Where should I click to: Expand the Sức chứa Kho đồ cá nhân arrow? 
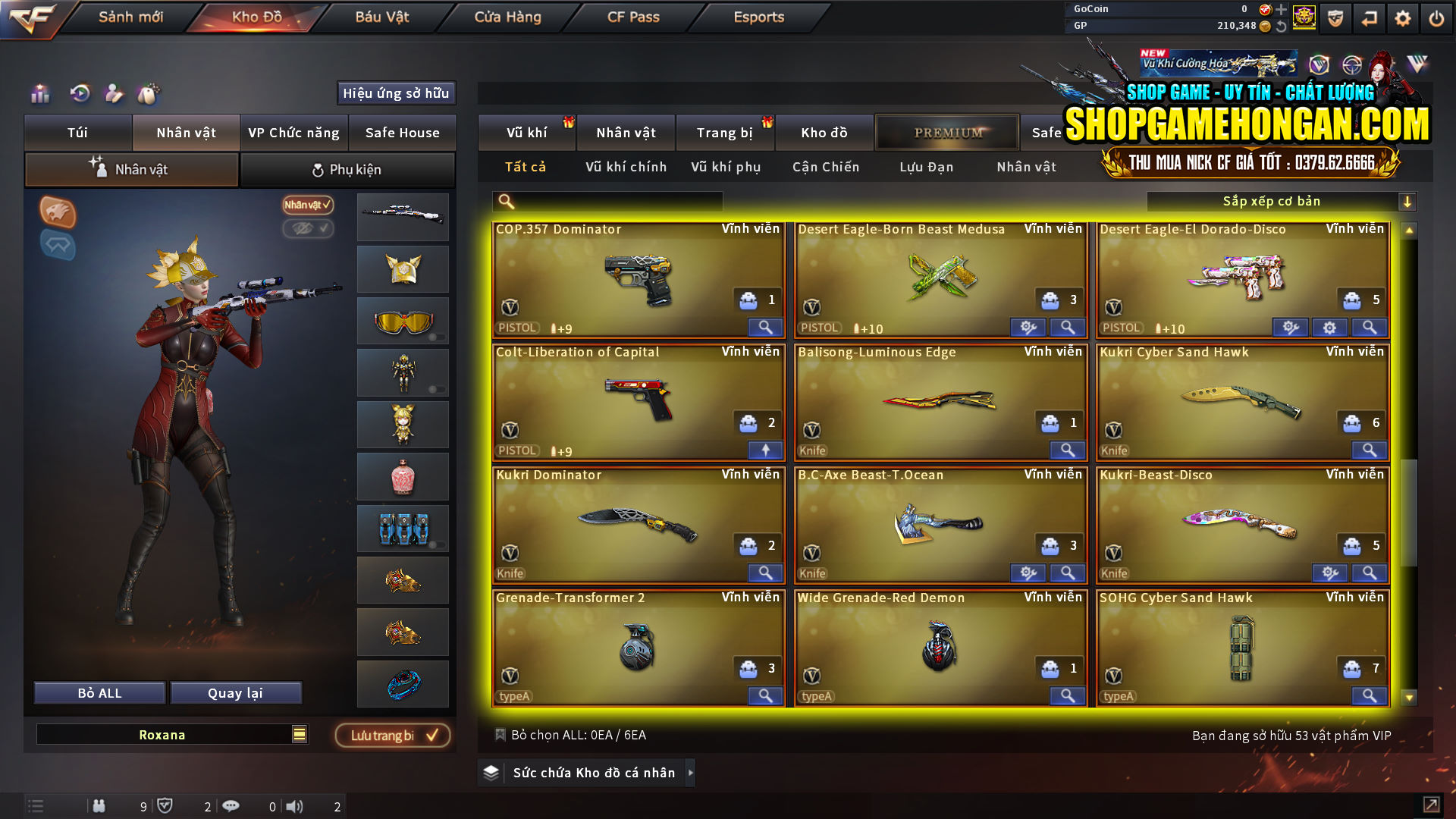click(690, 773)
